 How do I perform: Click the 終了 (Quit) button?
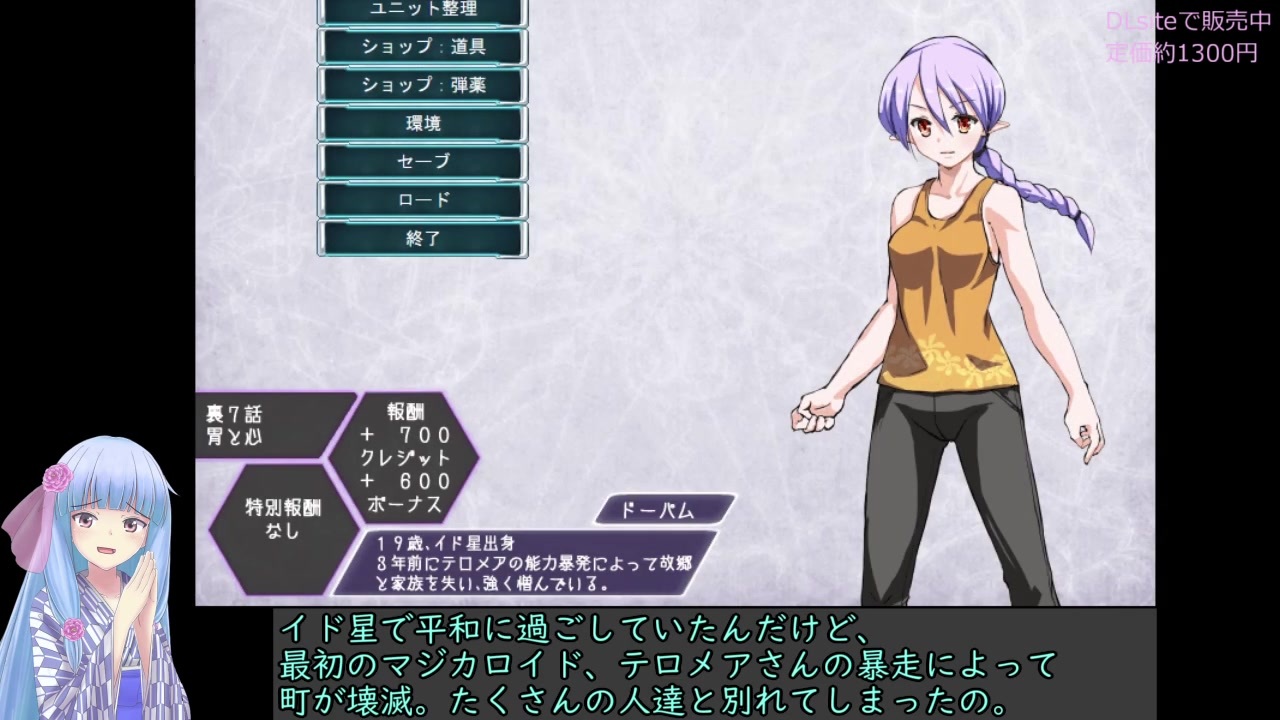pyautogui.click(x=421, y=238)
